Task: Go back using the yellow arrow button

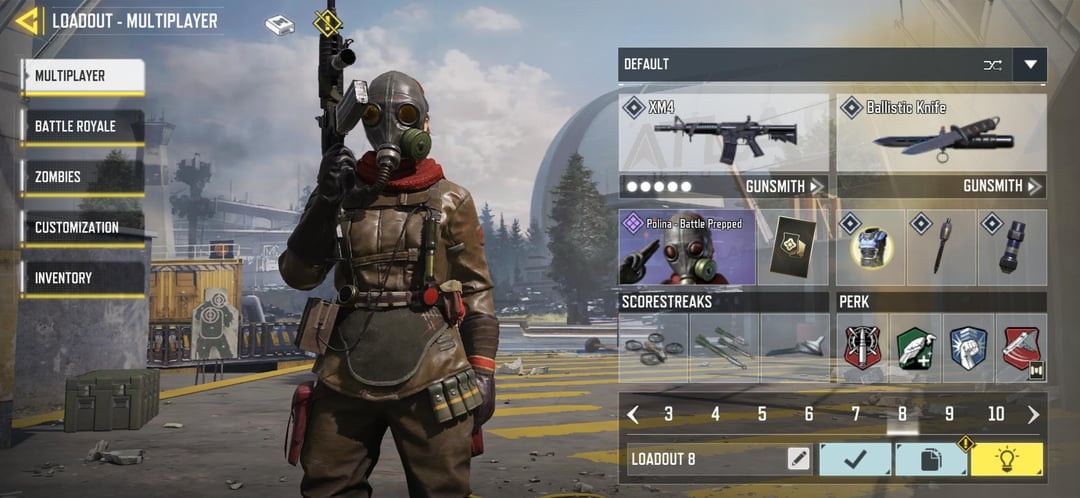Action: click(x=27, y=21)
